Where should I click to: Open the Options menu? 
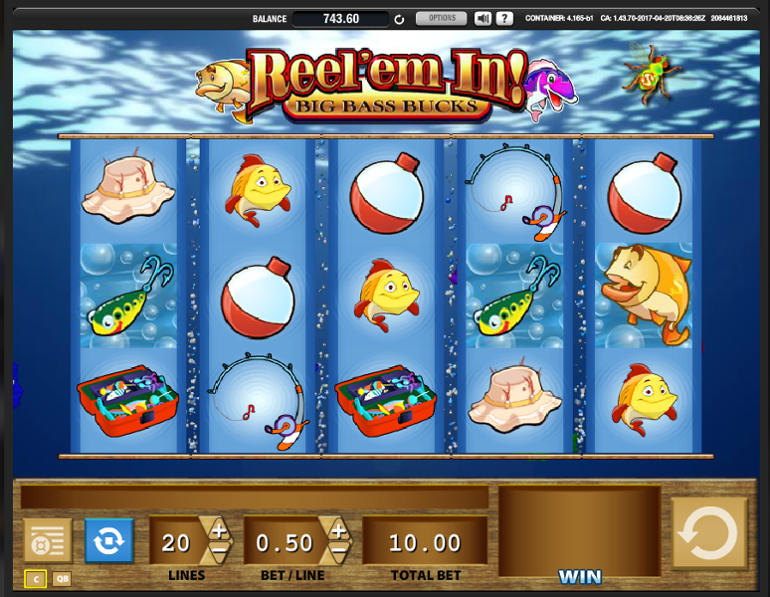click(x=441, y=18)
